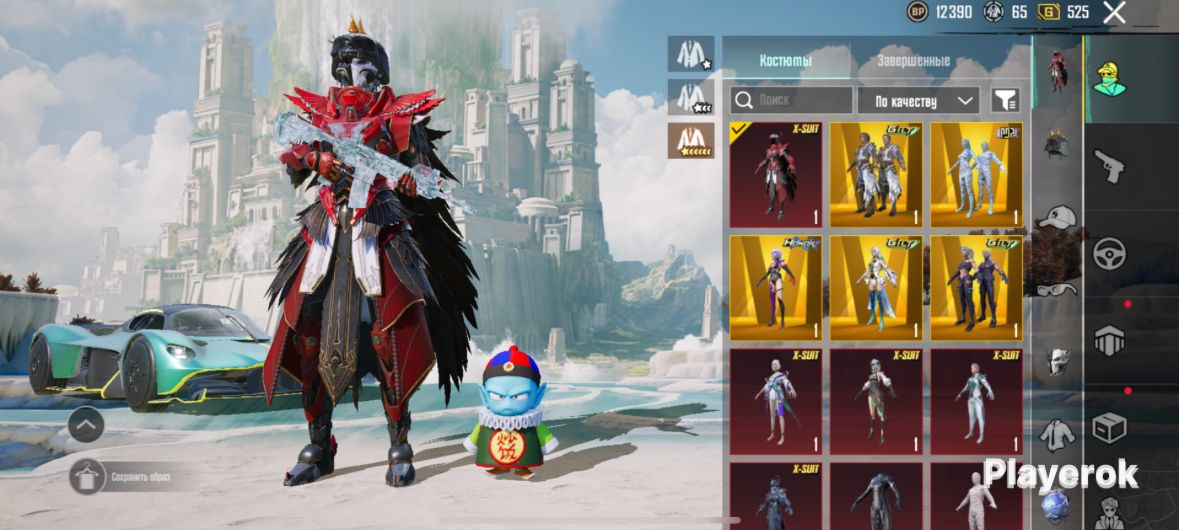Switch to the Костюмы tab
Screen dimensions: 1179x530
[785, 61]
